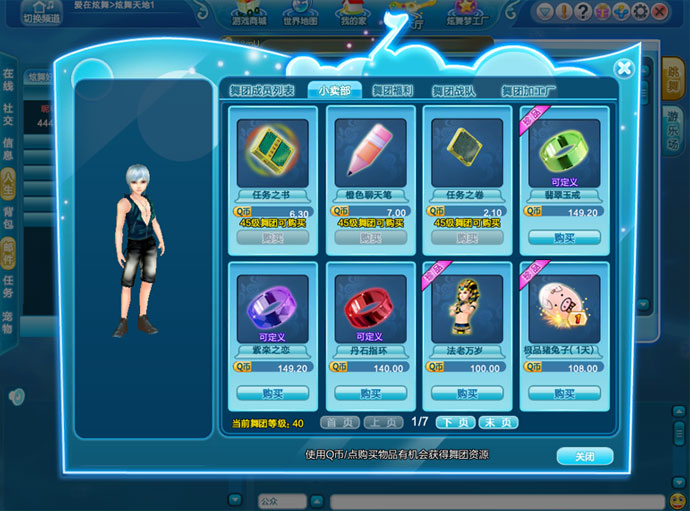The image size is (690, 511).
Task: Purchase the 丹石指环 red ring
Action: tap(370, 393)
